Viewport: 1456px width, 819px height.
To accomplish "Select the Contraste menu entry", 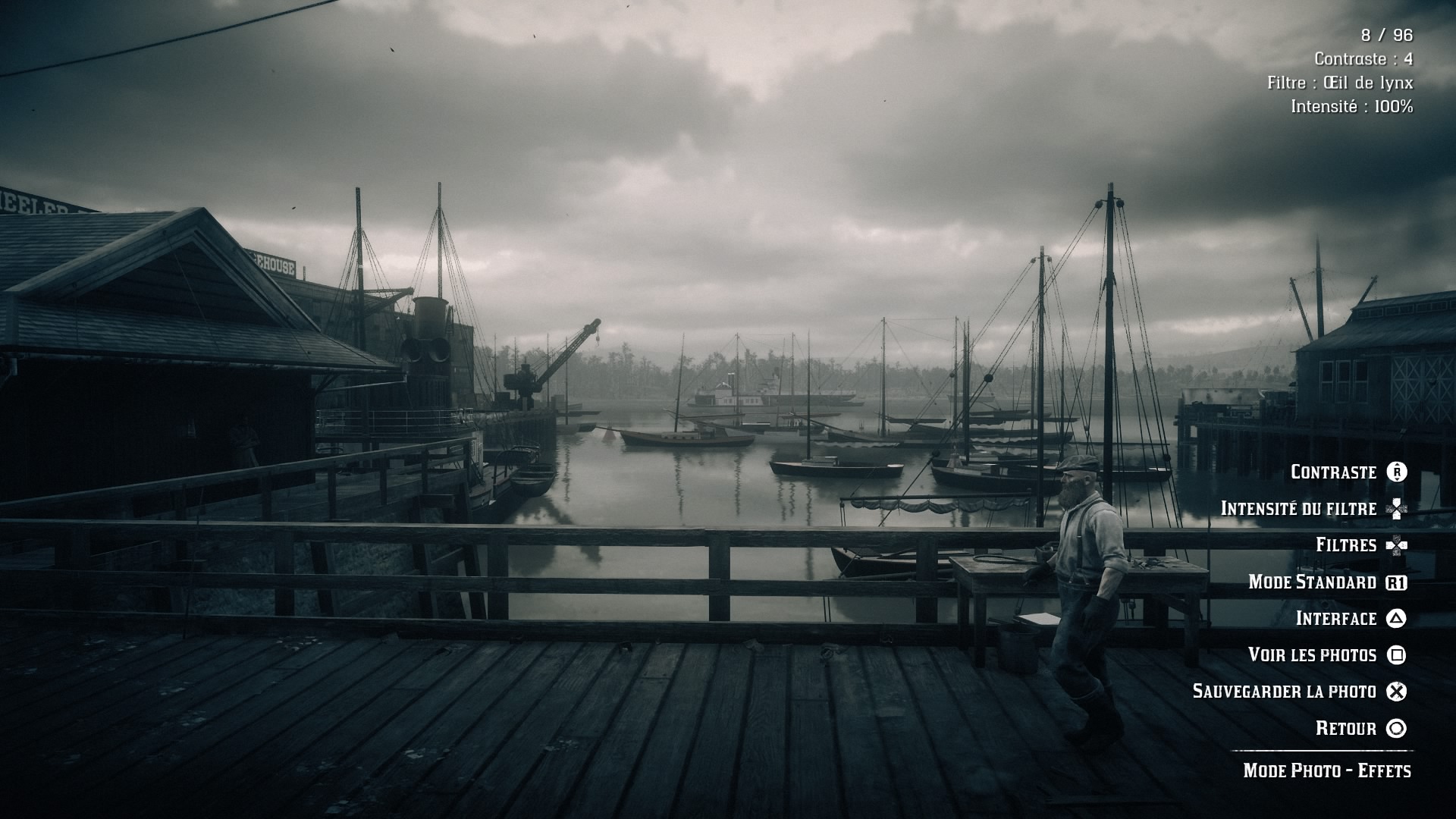I will tap(1334, 472).
